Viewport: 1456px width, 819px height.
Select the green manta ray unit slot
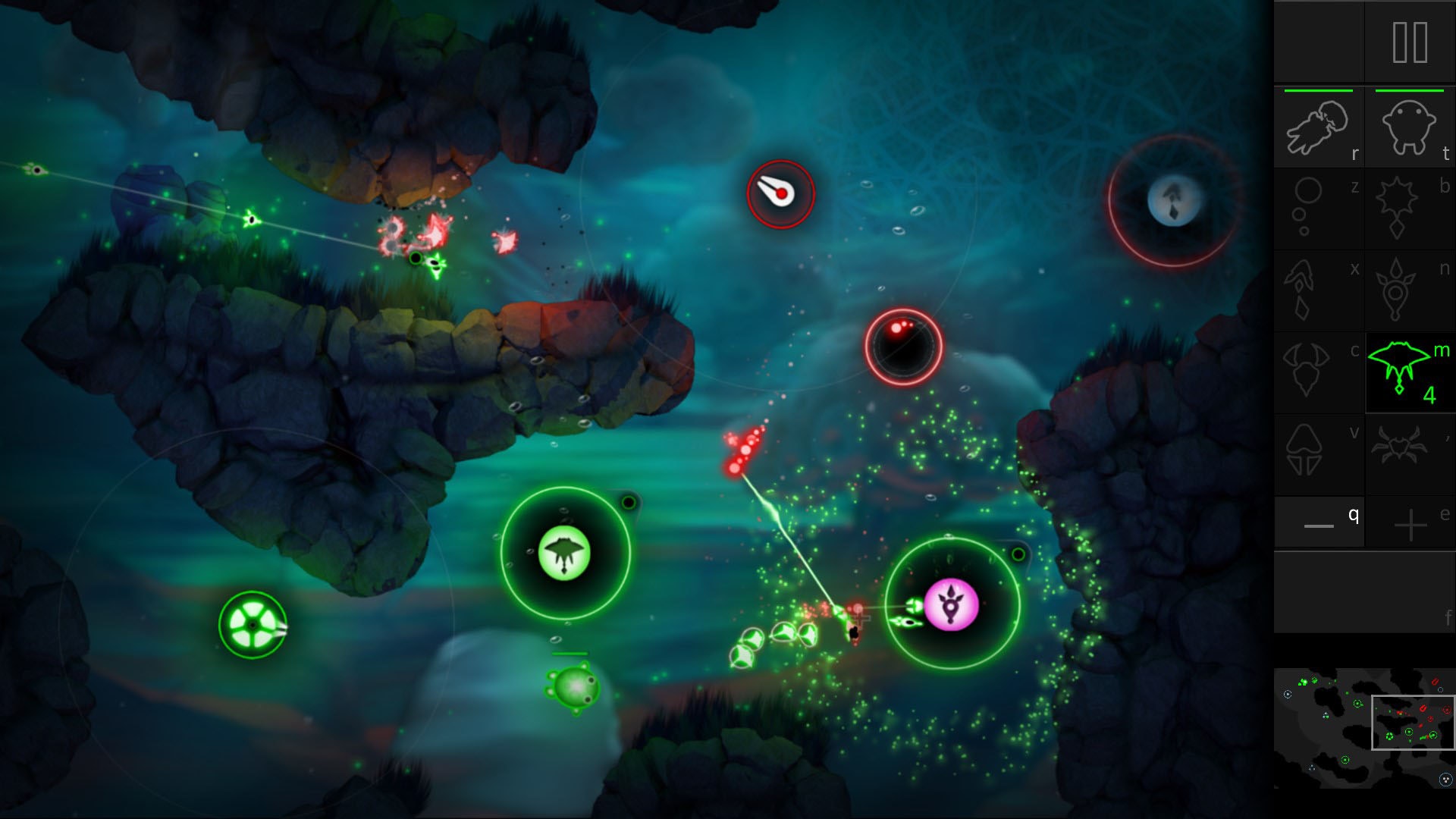(x=1409, y=372)
